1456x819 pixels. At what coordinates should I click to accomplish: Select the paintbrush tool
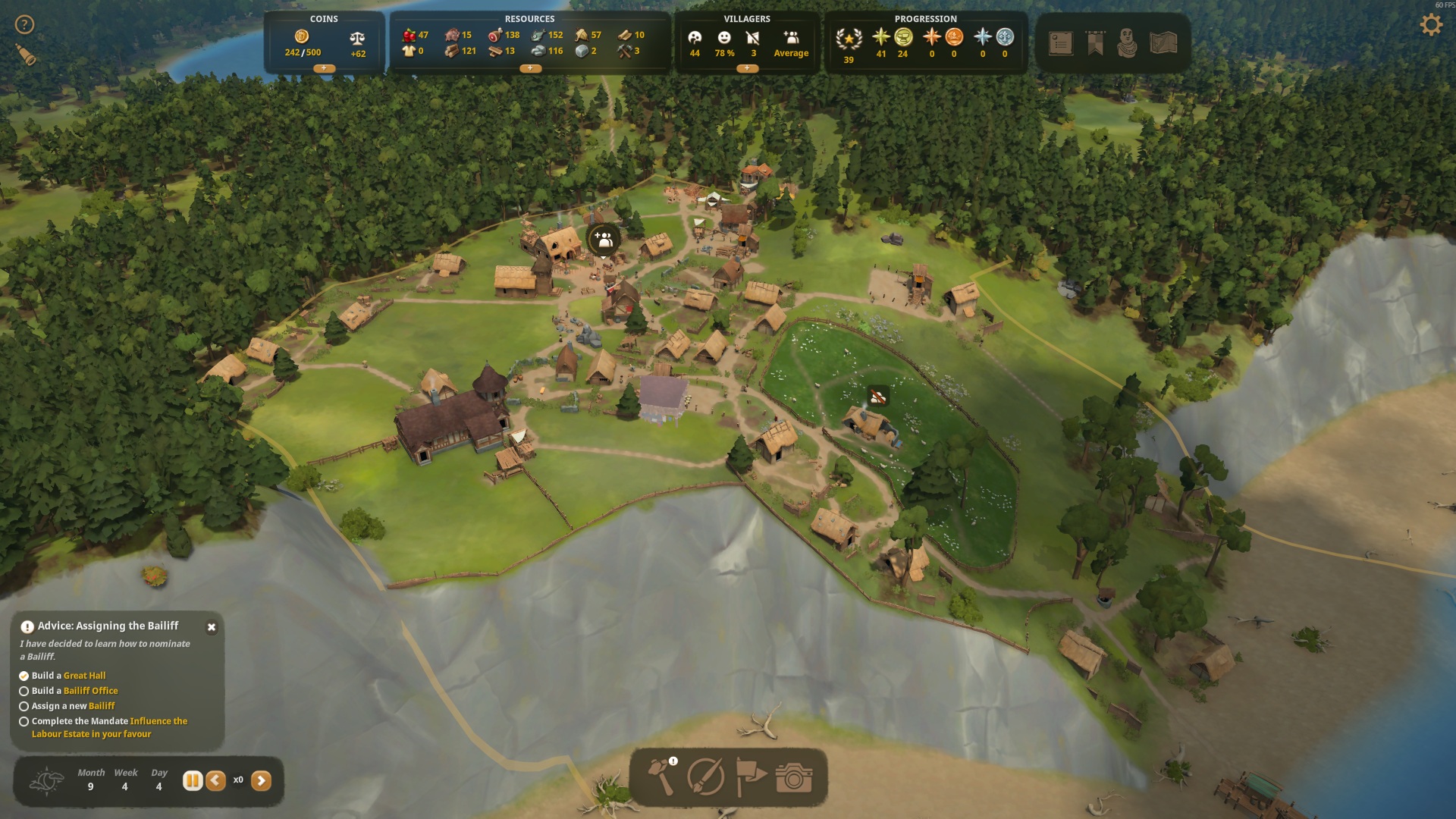coord(705,777)
